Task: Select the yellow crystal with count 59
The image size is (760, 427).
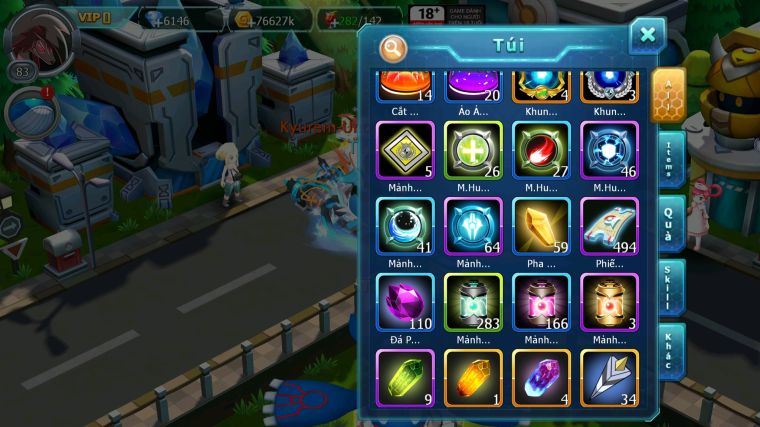Action: click(x=541, y=226)
